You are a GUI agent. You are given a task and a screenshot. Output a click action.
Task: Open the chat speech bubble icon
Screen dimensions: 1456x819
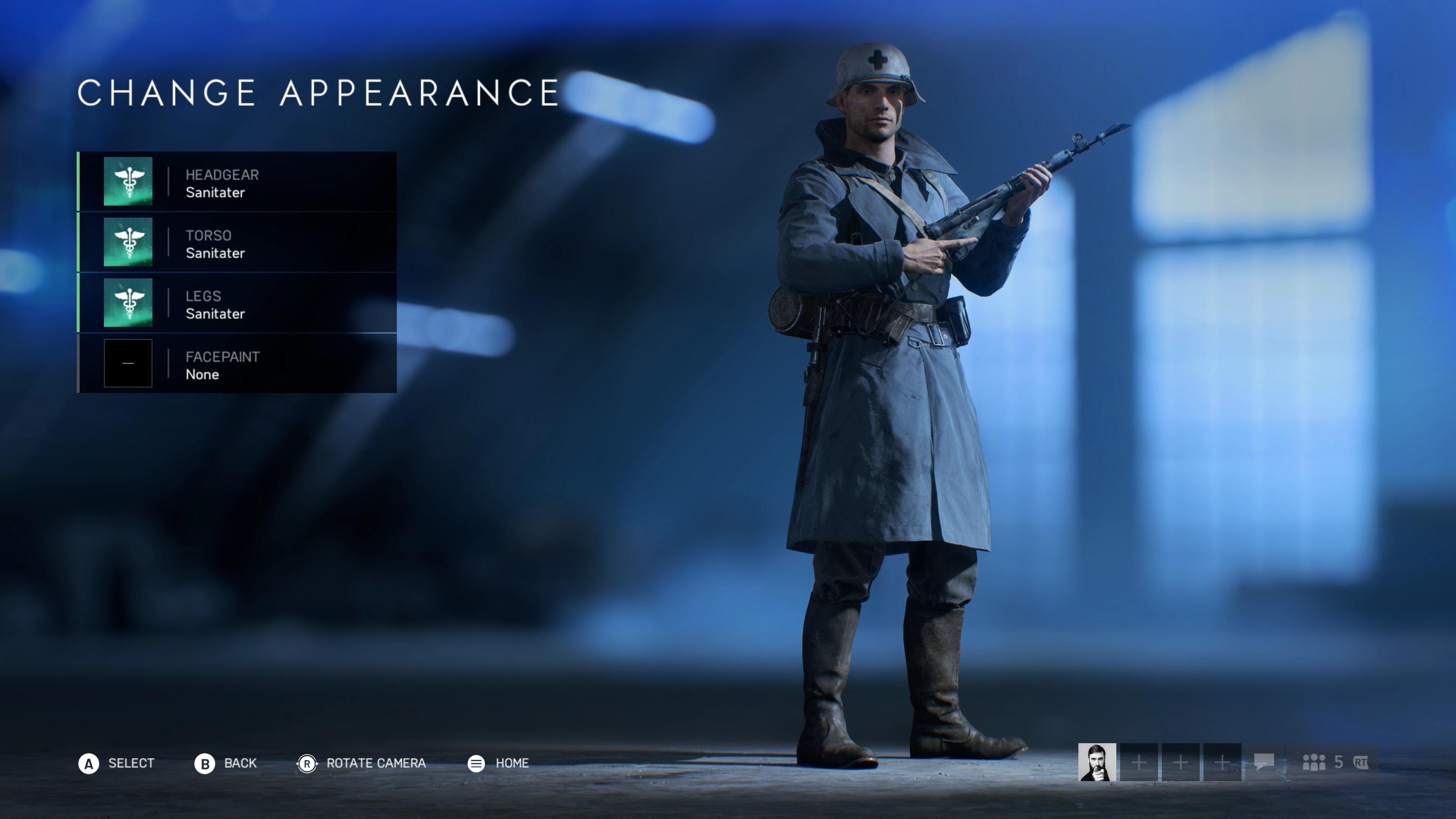coord(1264,763)
